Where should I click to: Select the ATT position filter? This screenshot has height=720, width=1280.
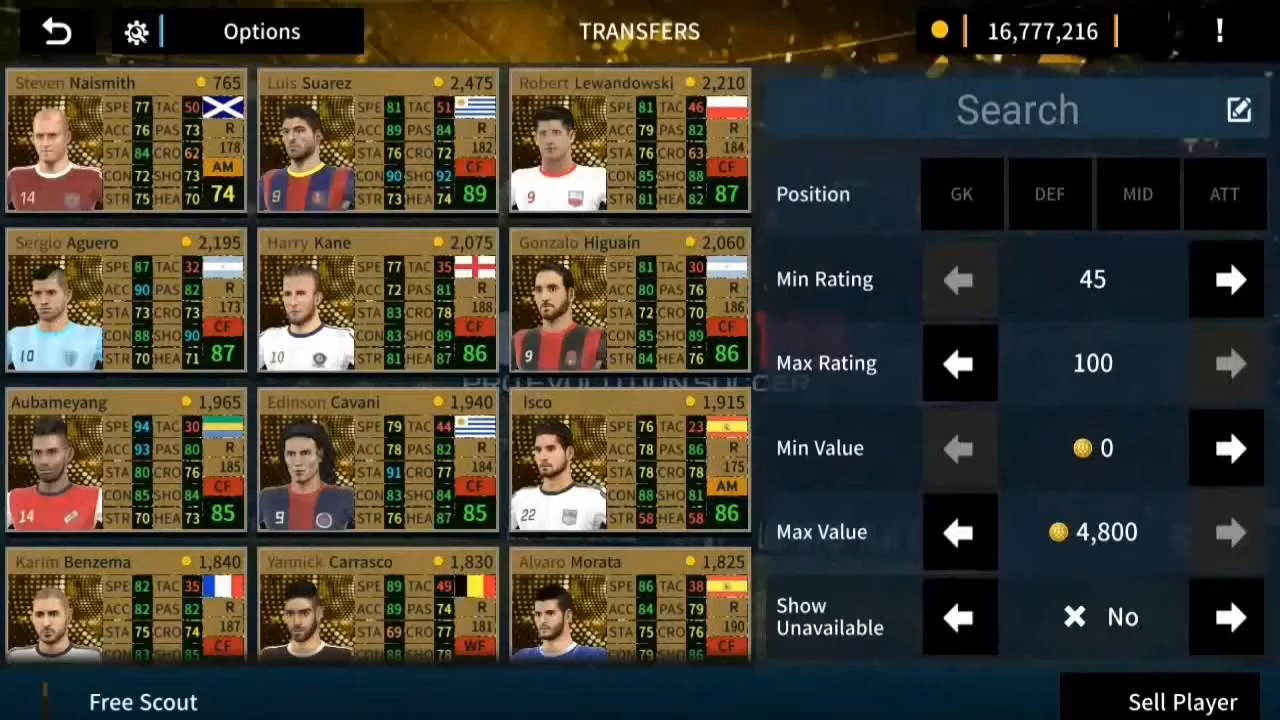coord(1224,194)
